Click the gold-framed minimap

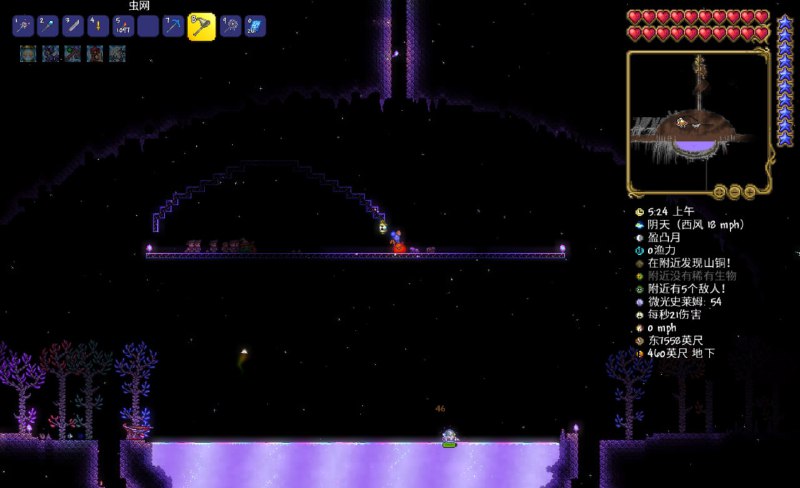(698, 120)
